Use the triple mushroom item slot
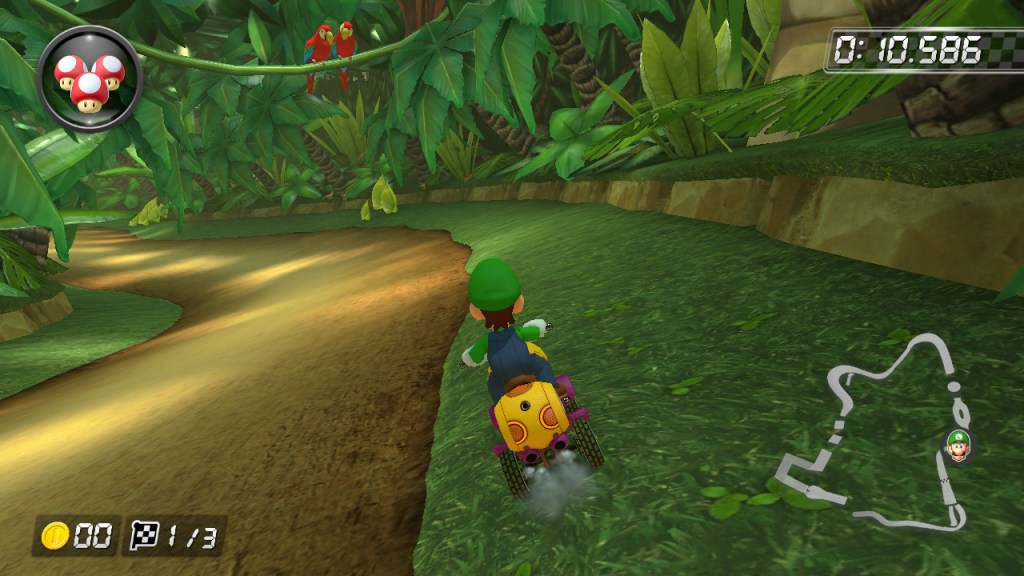The image size is (1024, 576). click(x=89, y=77)
